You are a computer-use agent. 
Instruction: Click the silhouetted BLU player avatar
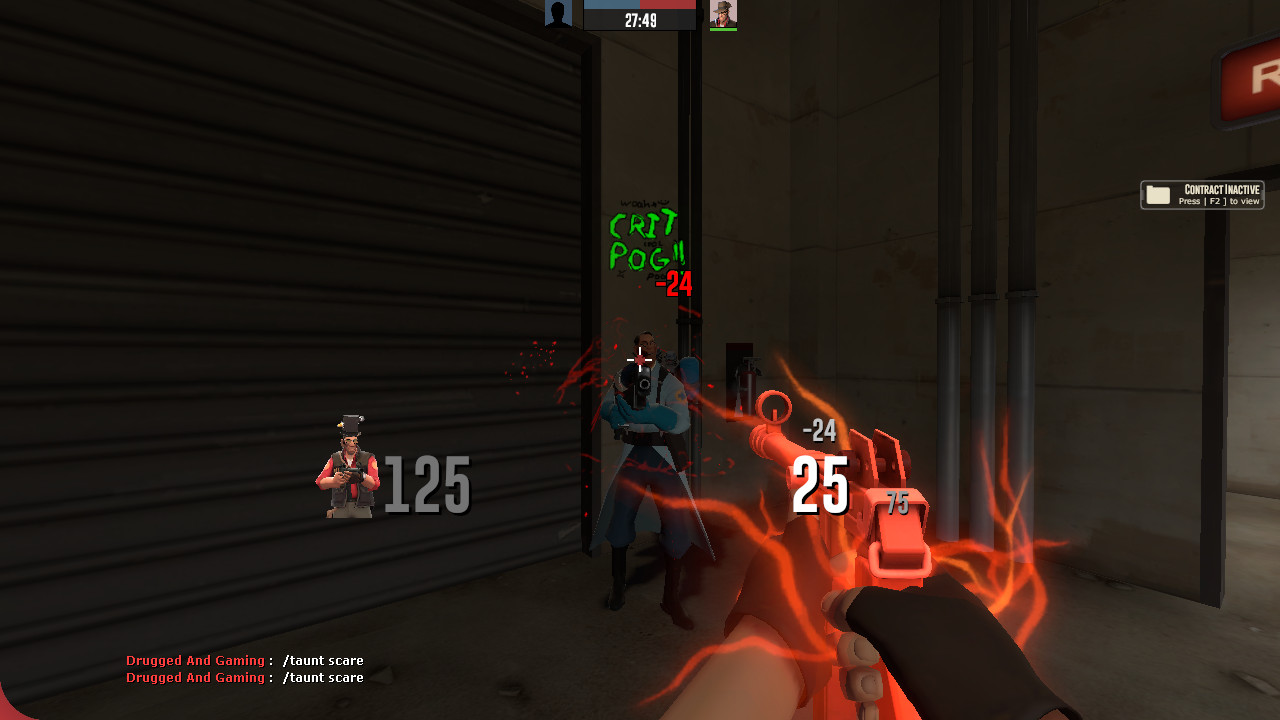(558, 13)
